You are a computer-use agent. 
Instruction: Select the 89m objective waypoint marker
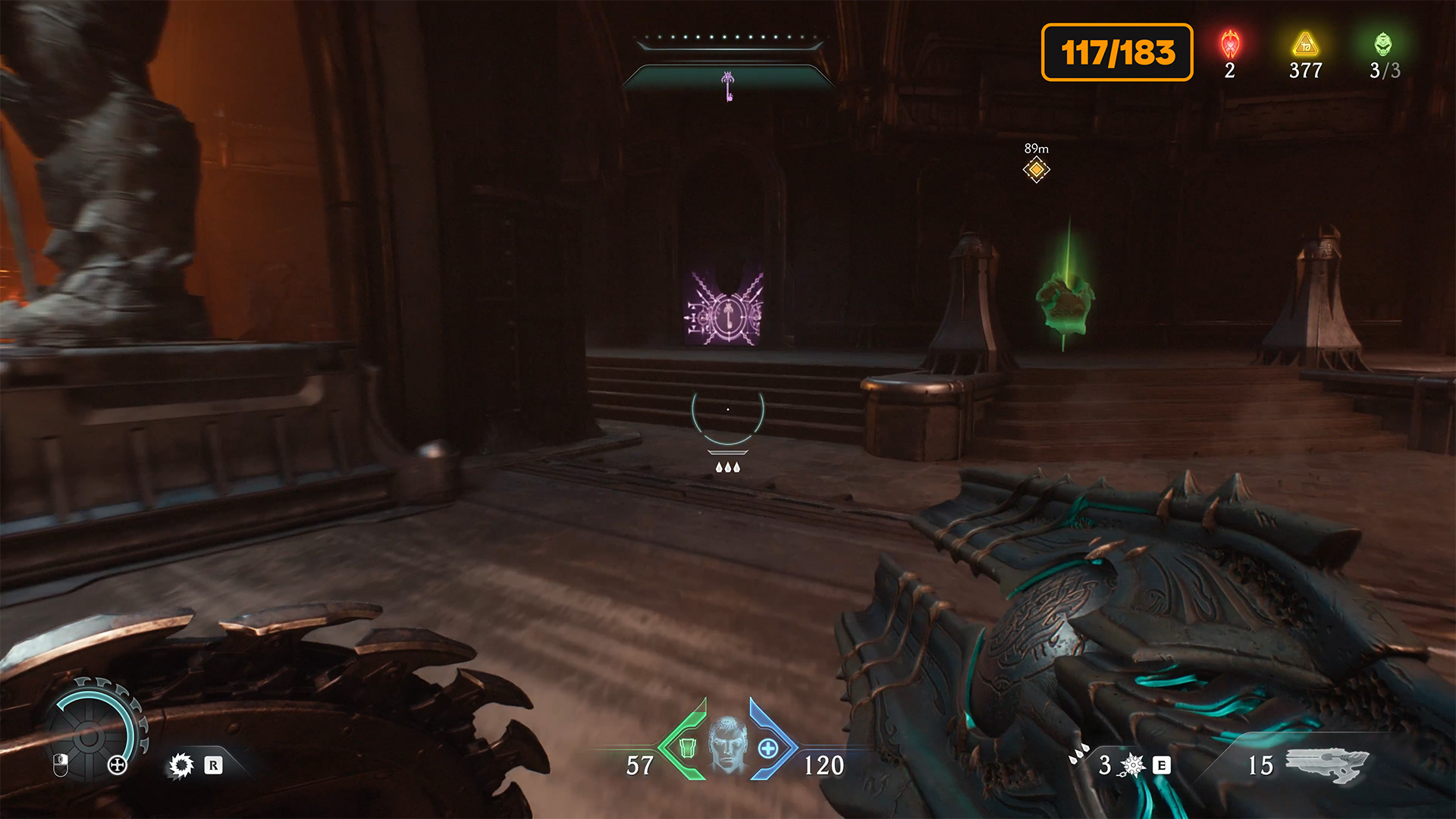(1036, 170)
